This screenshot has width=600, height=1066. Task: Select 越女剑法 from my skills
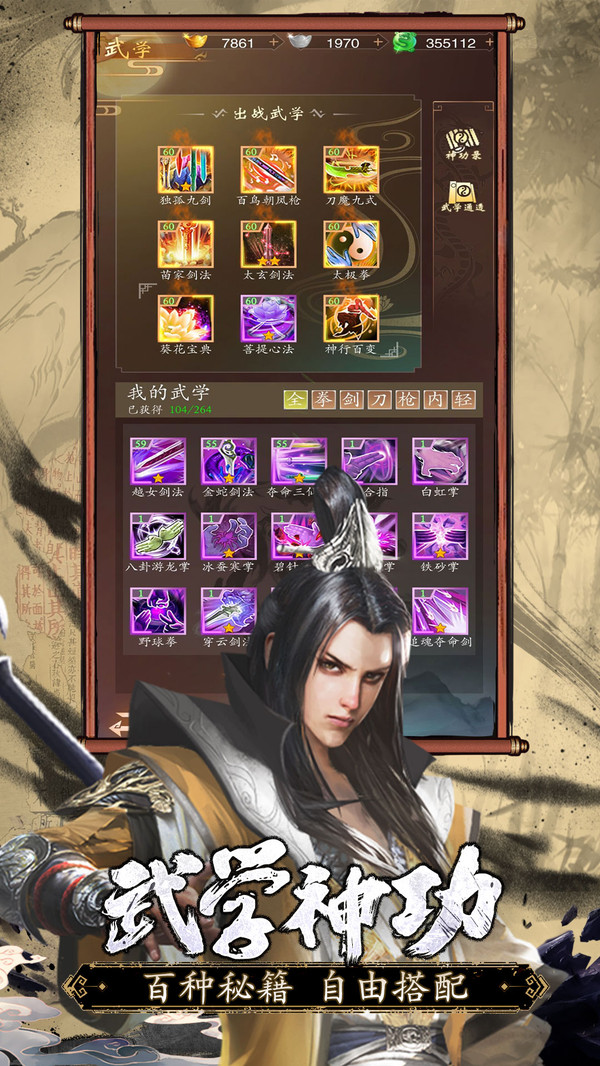click(158, 462)
